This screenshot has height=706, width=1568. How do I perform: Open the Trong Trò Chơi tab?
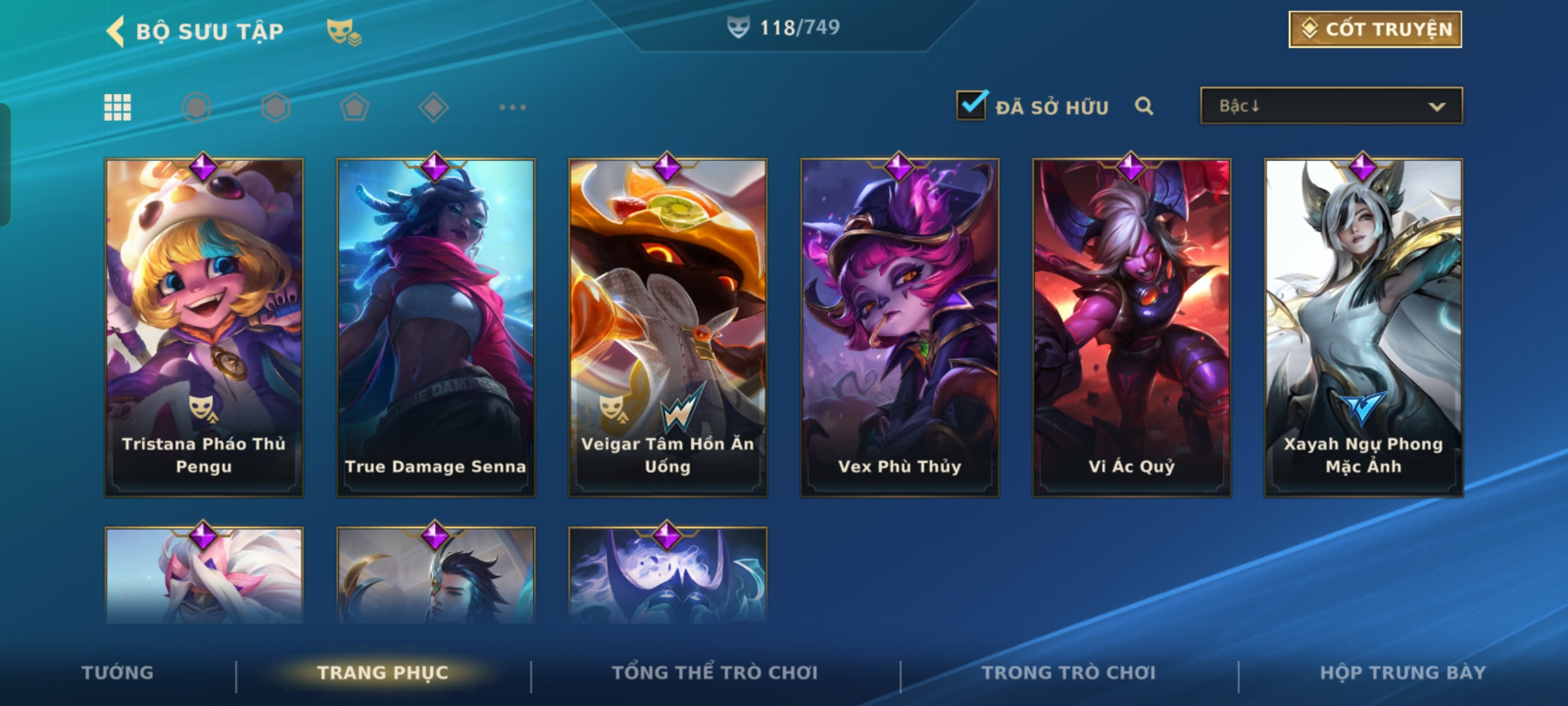tap(1069, 673)
